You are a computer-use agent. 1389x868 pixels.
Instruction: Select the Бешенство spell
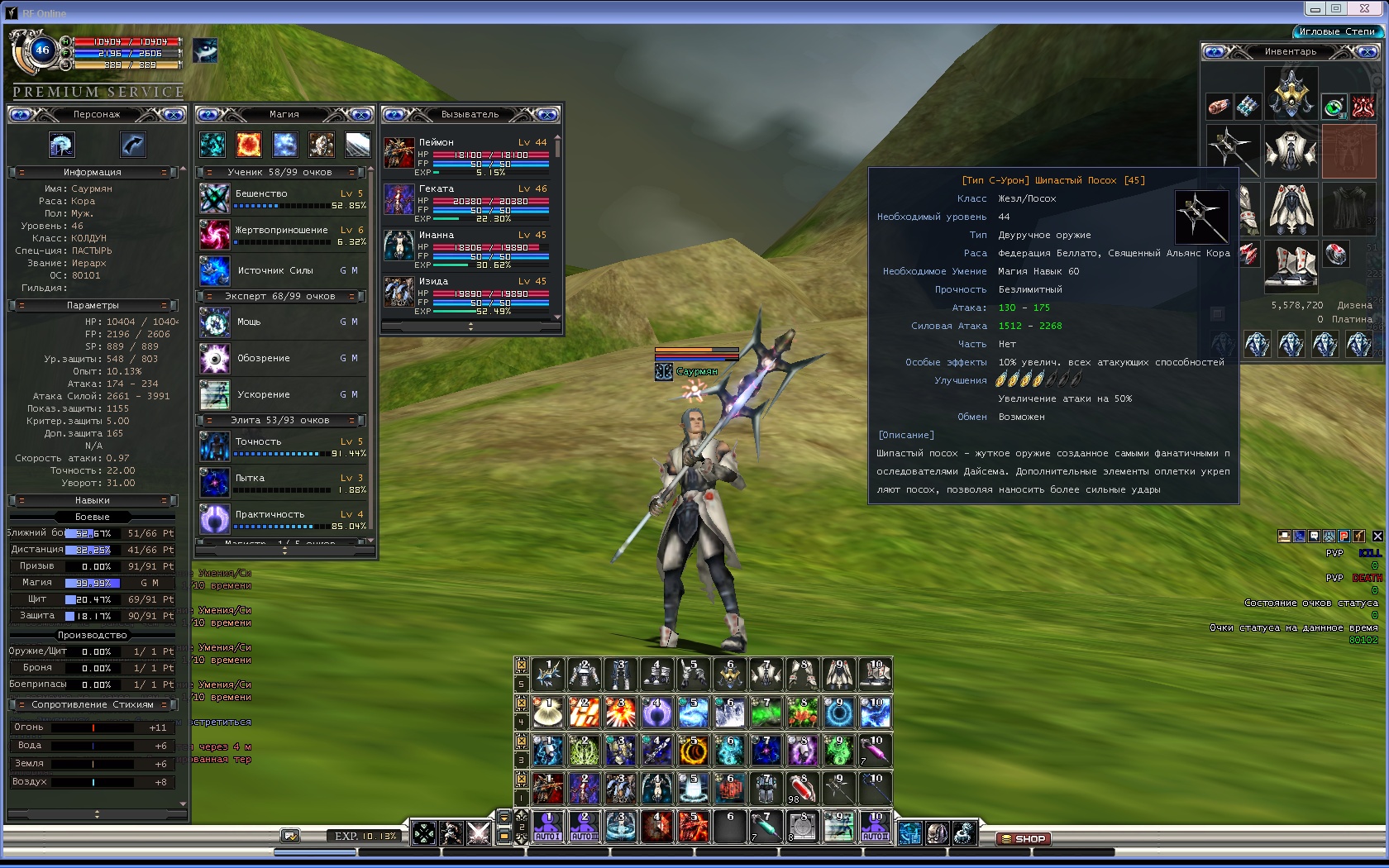(215, 199)
